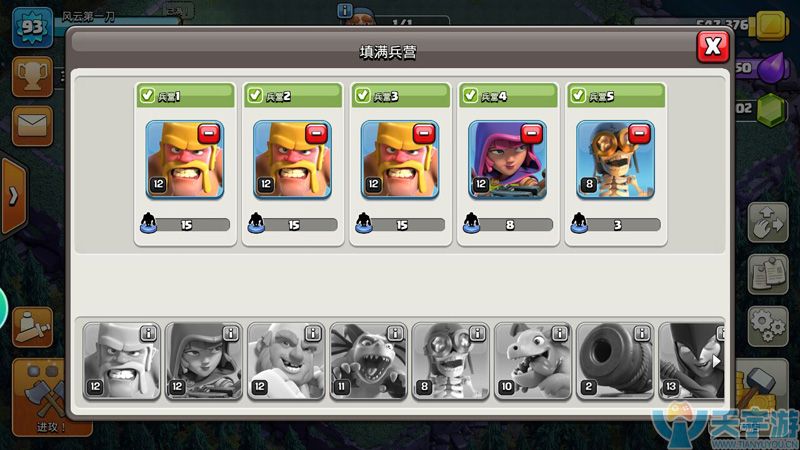
Task: Open the mail envelope on the left
Action: pos(30,125)
